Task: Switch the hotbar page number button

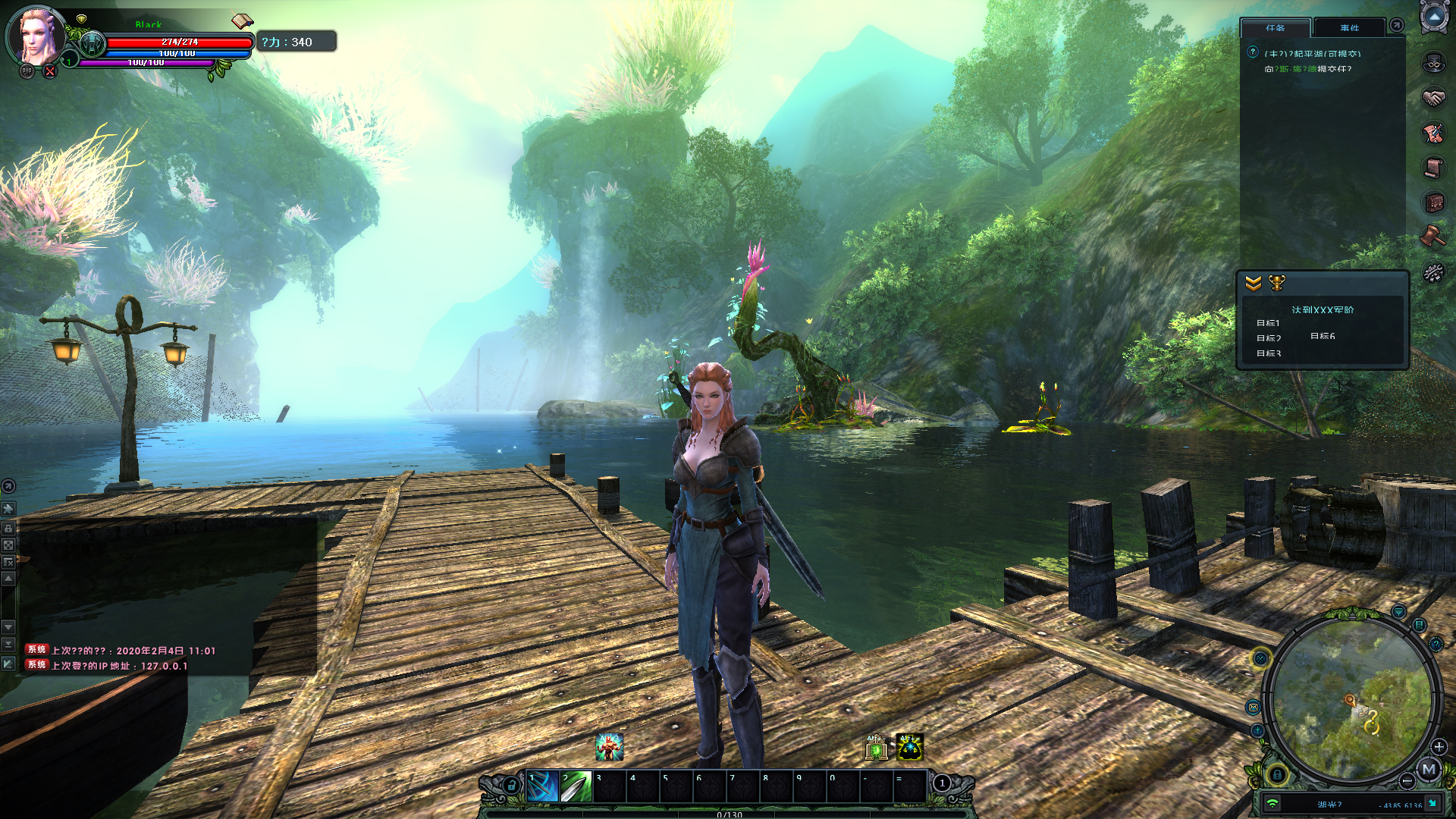Action: click(x=942, y=783)
